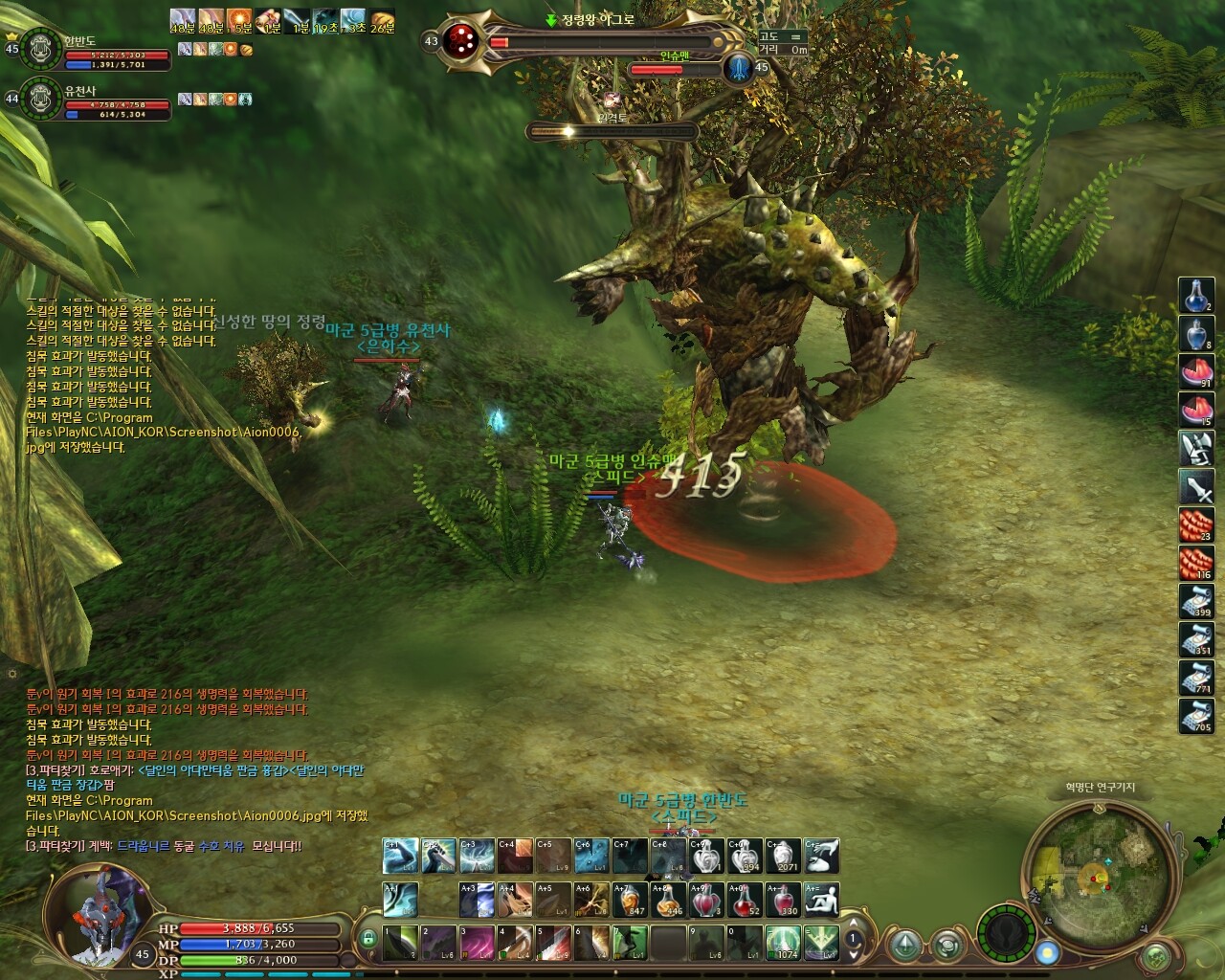The image size is (1225, 980).
Task: Activate the single sword icon in side bar
Action: pos(1196,488)
